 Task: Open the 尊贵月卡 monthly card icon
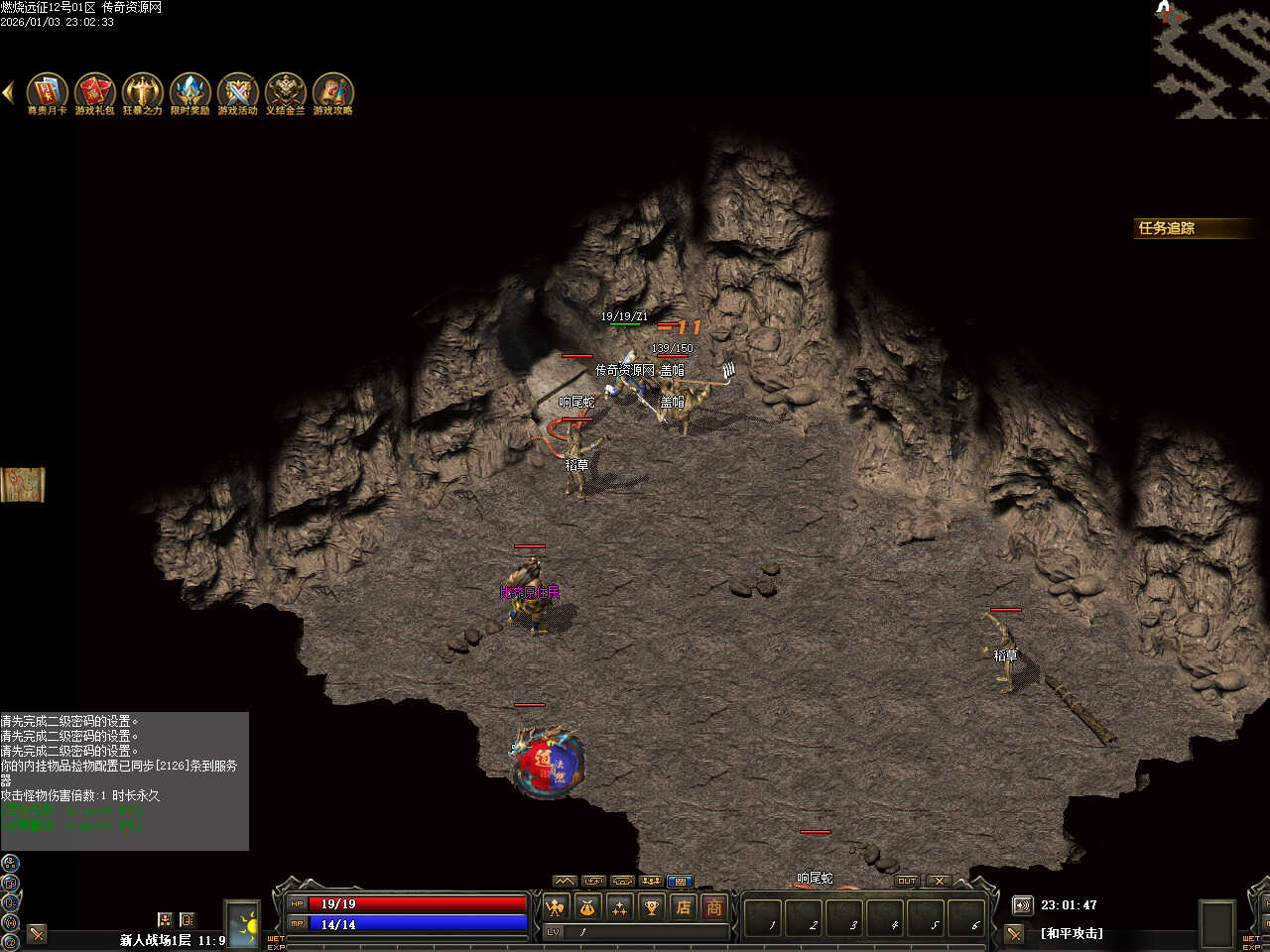click(47, 91)
